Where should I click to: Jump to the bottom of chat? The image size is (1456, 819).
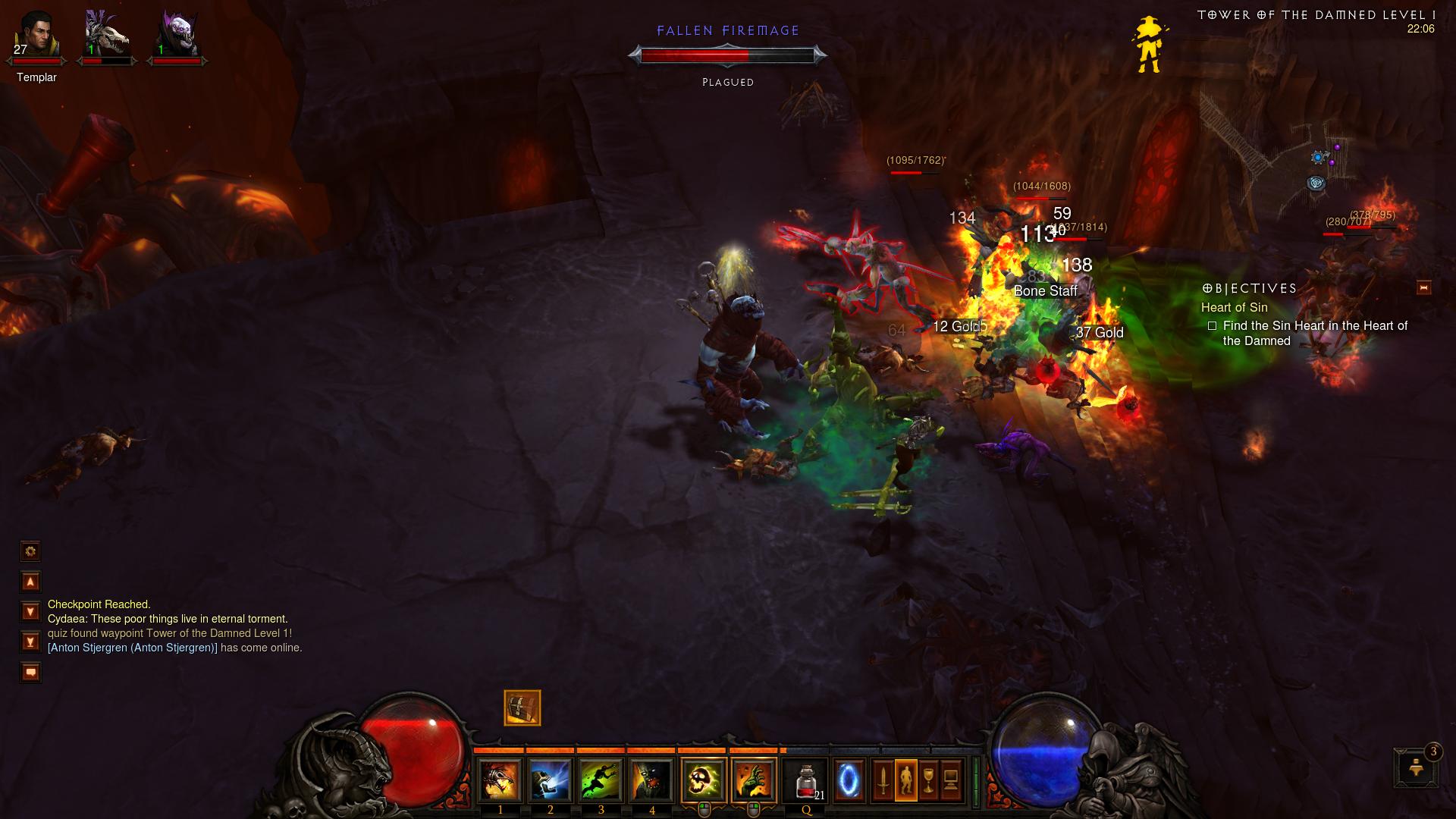click(x=30, y=642)
